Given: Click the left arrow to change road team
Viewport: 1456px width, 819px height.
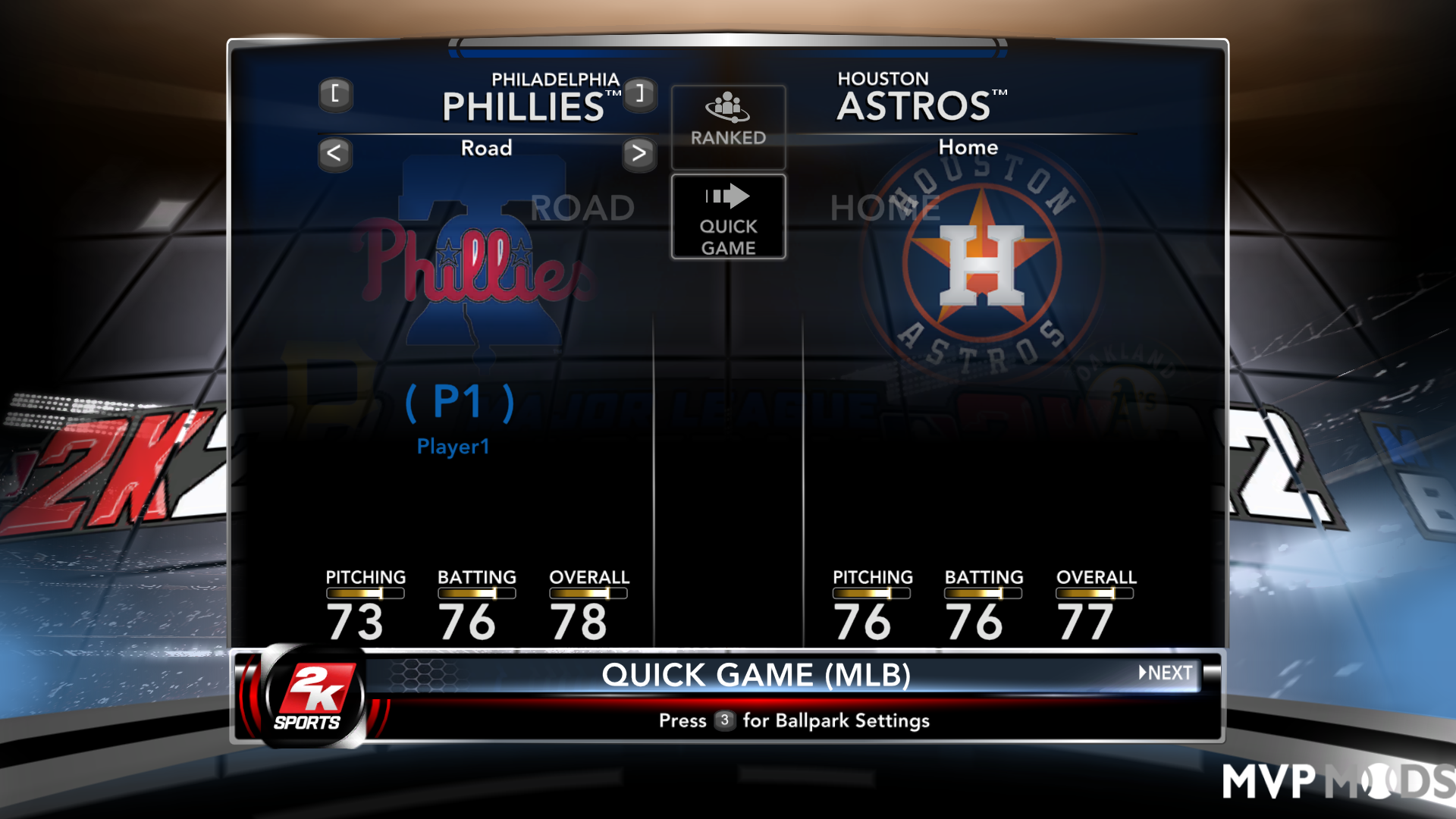Looking at the screenshot, I should (334, 154).
